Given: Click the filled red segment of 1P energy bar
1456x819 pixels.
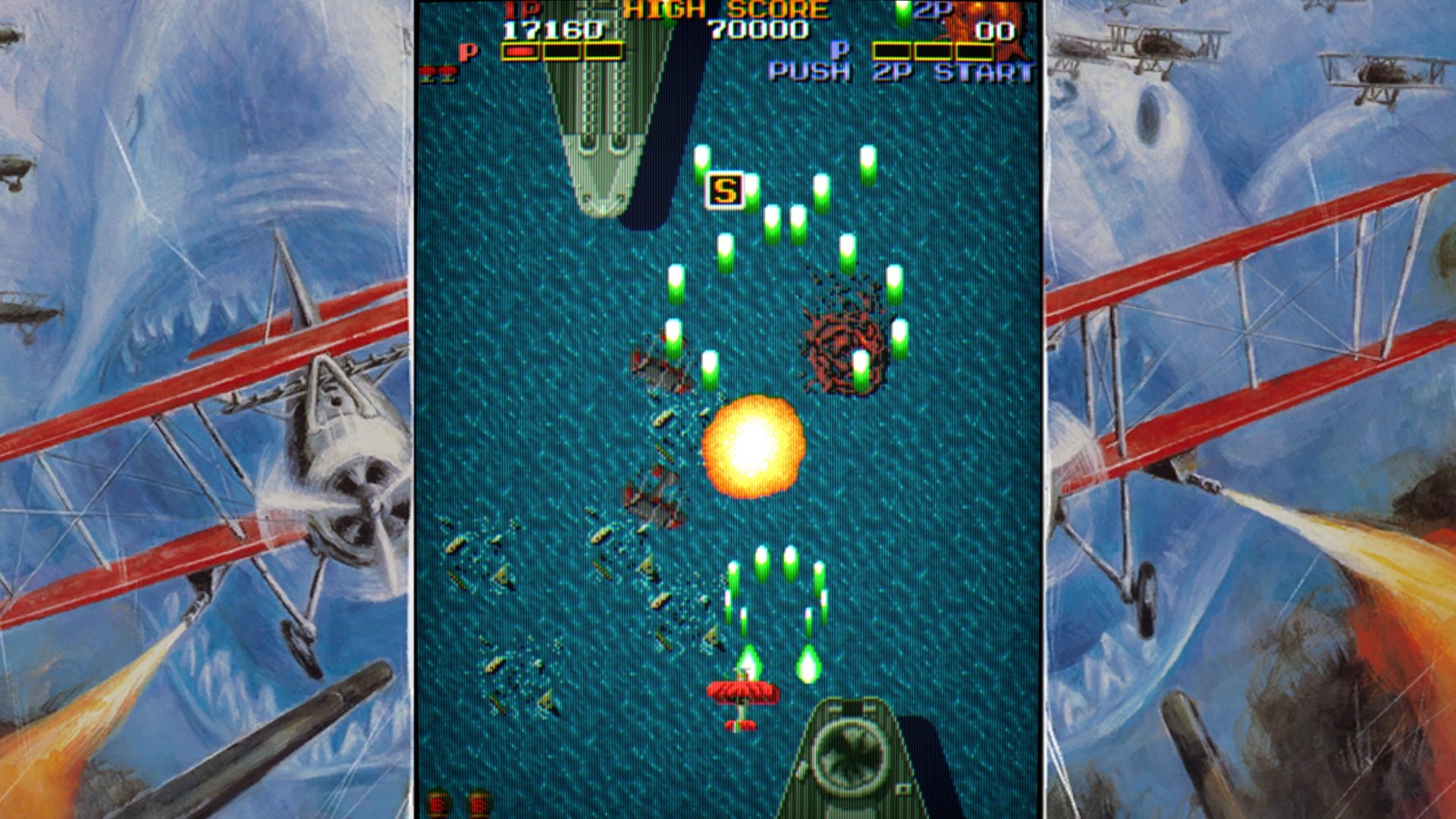Looking at the screenshot, I should [519, 52].
